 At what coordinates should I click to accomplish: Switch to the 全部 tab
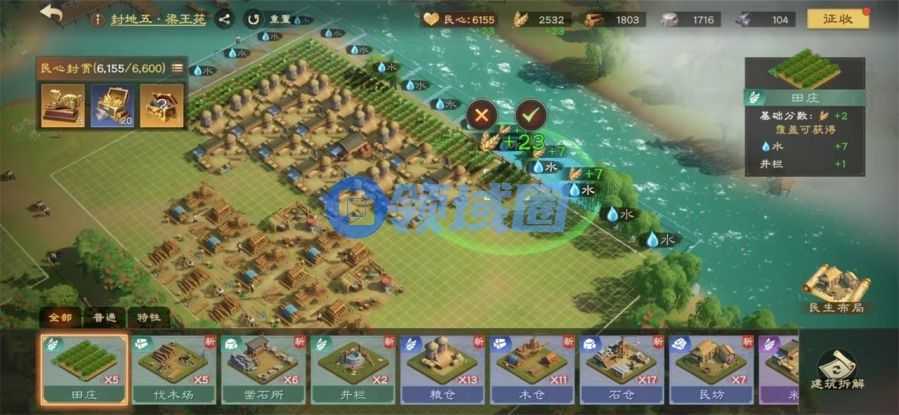click(61, 317)
